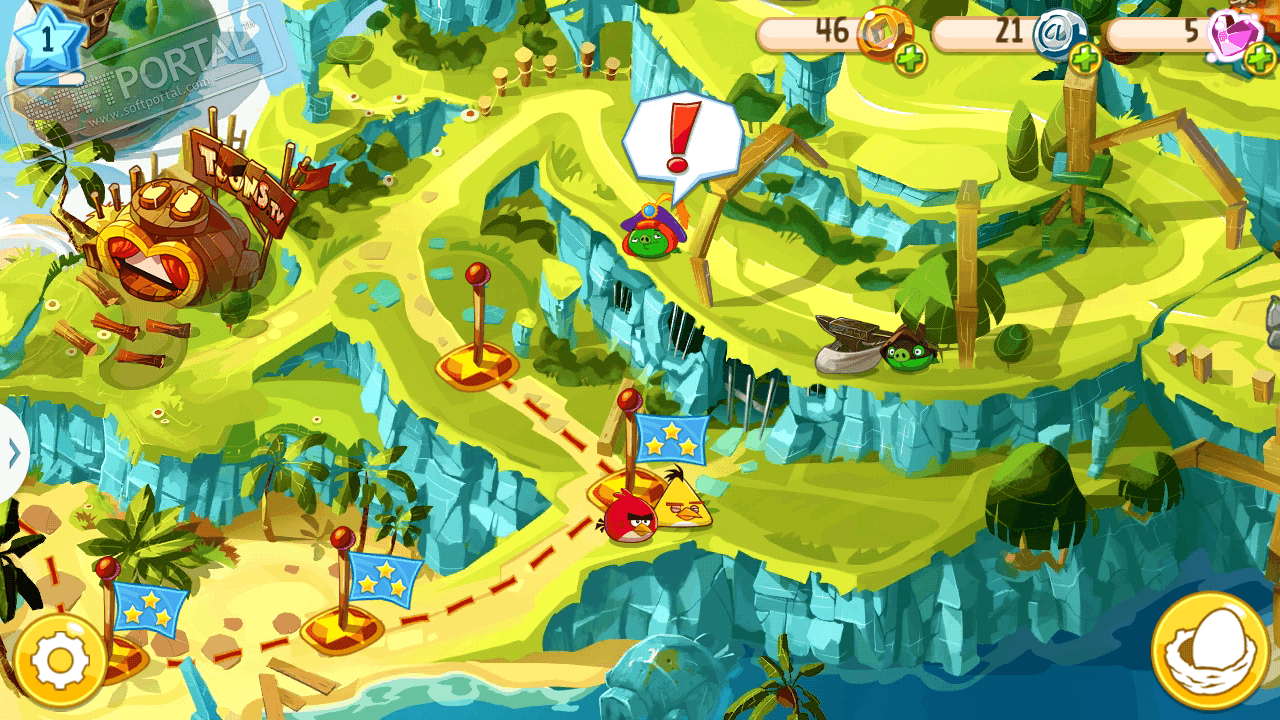
Task: Add pink lucky gems with plus button
Action: point(1260,59)
